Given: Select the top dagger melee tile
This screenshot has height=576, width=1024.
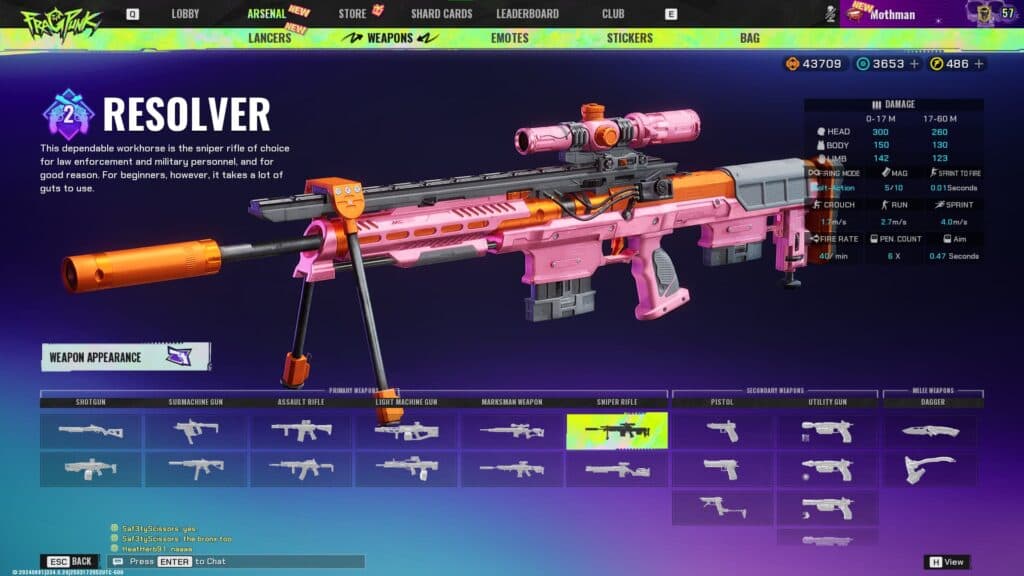Looking at the screenshot, I should coord(930,430).
